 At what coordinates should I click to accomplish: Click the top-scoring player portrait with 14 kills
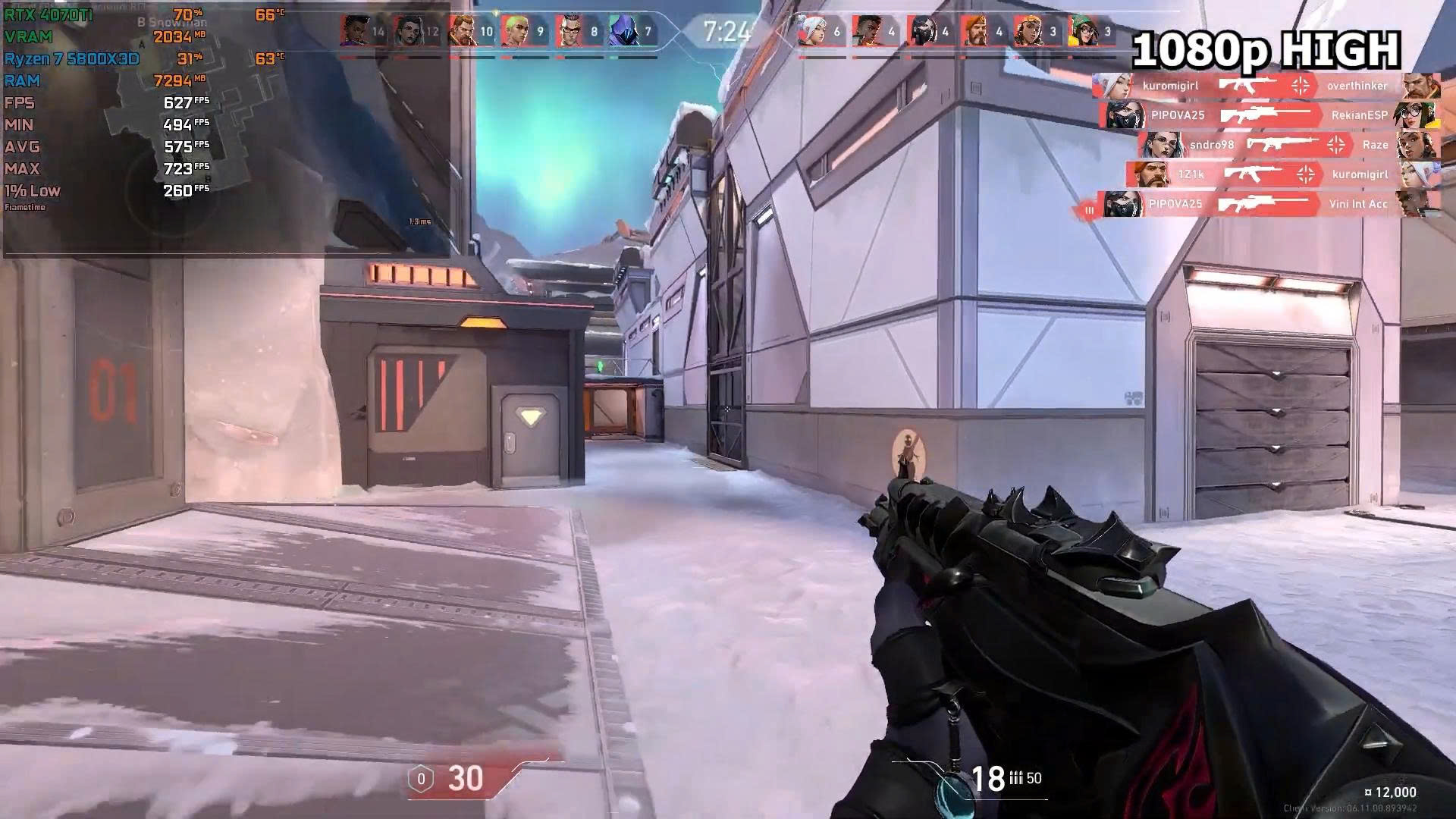point(353,32)
